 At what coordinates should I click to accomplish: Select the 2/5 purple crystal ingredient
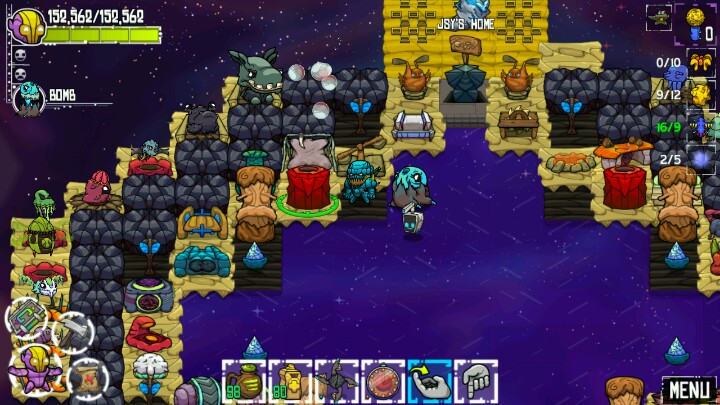[x=700, y=159]
